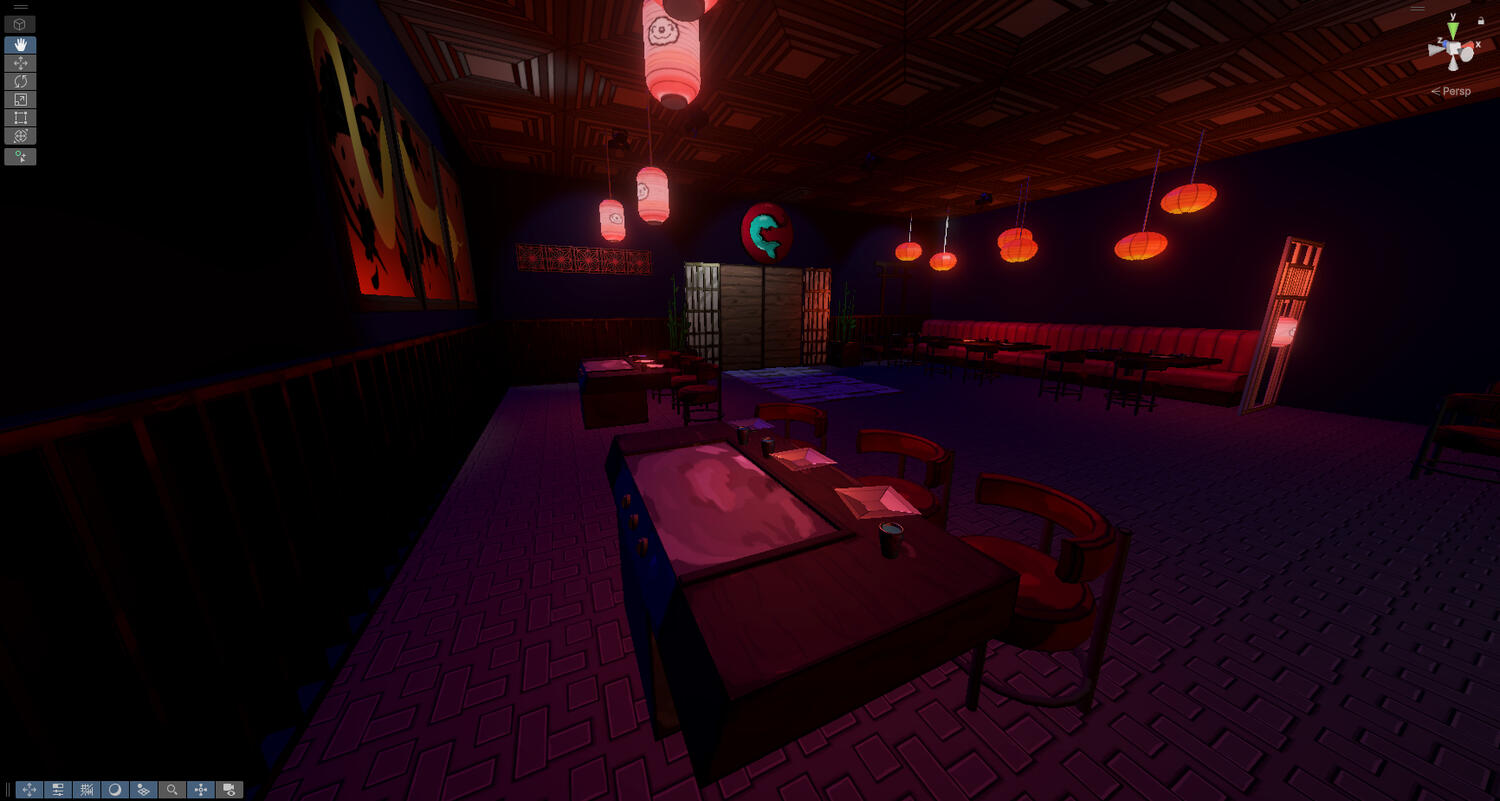This screenshot has width=1500, height=801.
Task: Toggle the scene lighting sphere button
Action: (115, 789)
